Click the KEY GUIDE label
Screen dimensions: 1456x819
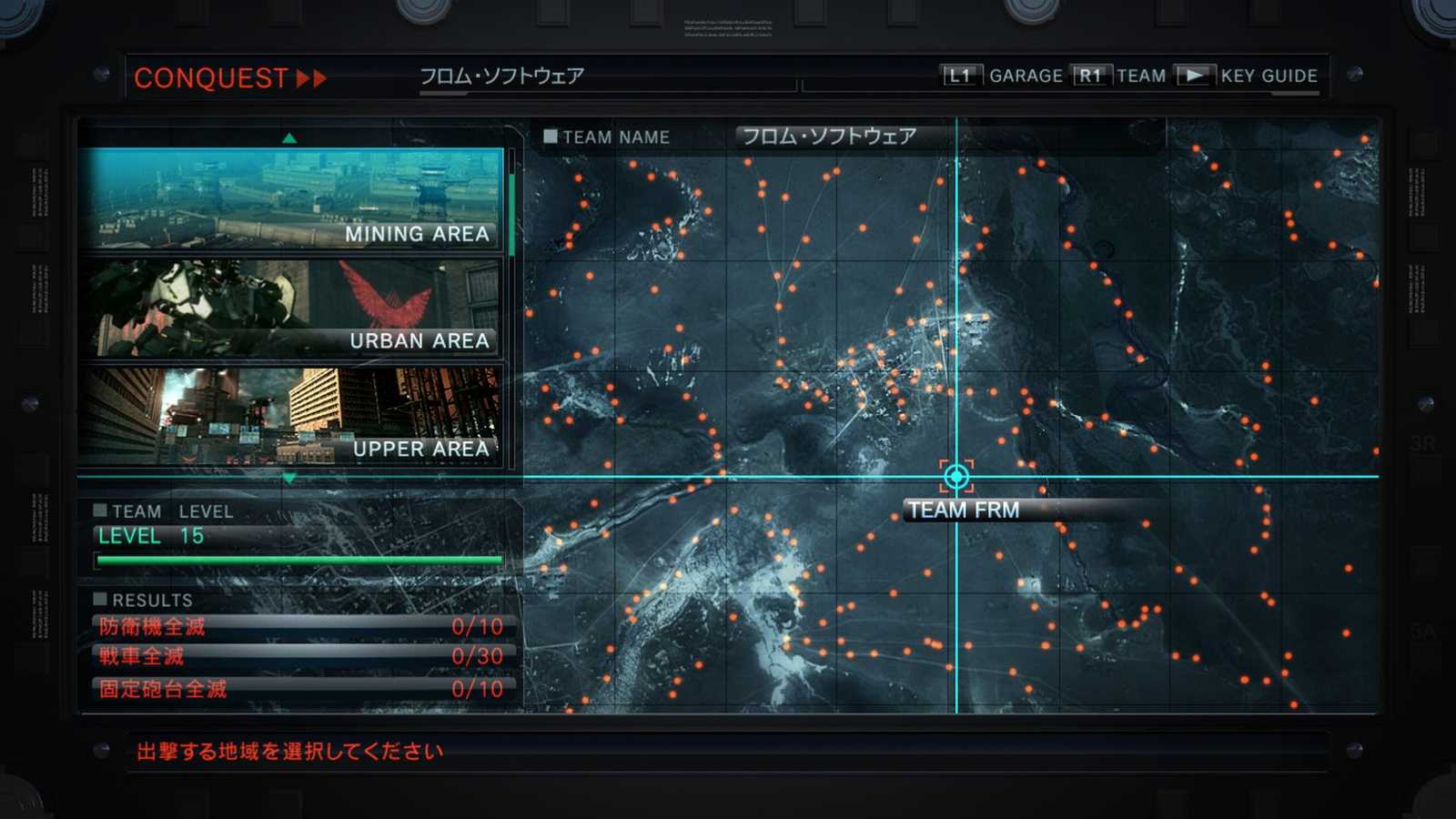pos(1267,76)
